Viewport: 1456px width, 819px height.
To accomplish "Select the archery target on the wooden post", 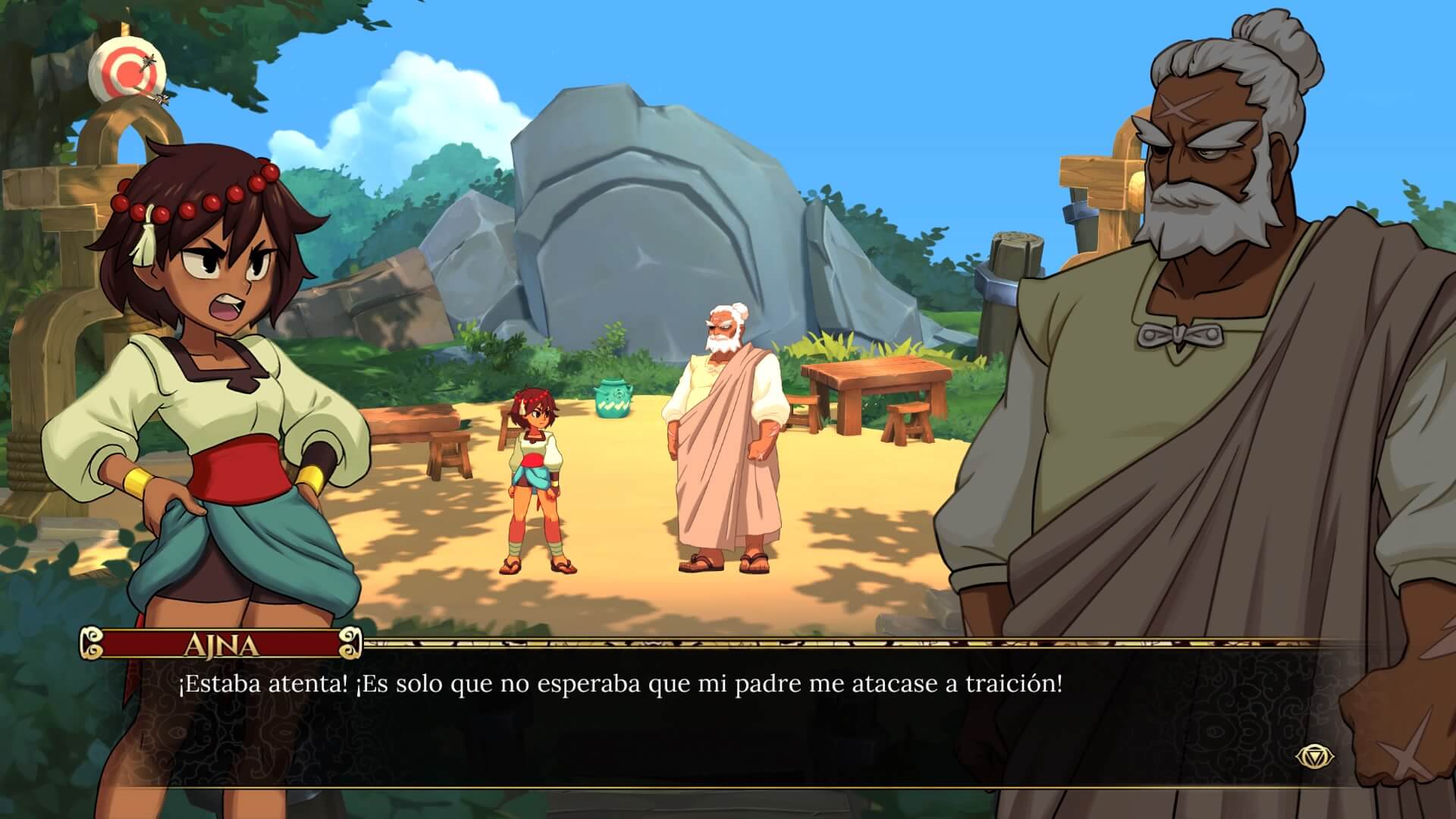I will [x=129, y=72].
